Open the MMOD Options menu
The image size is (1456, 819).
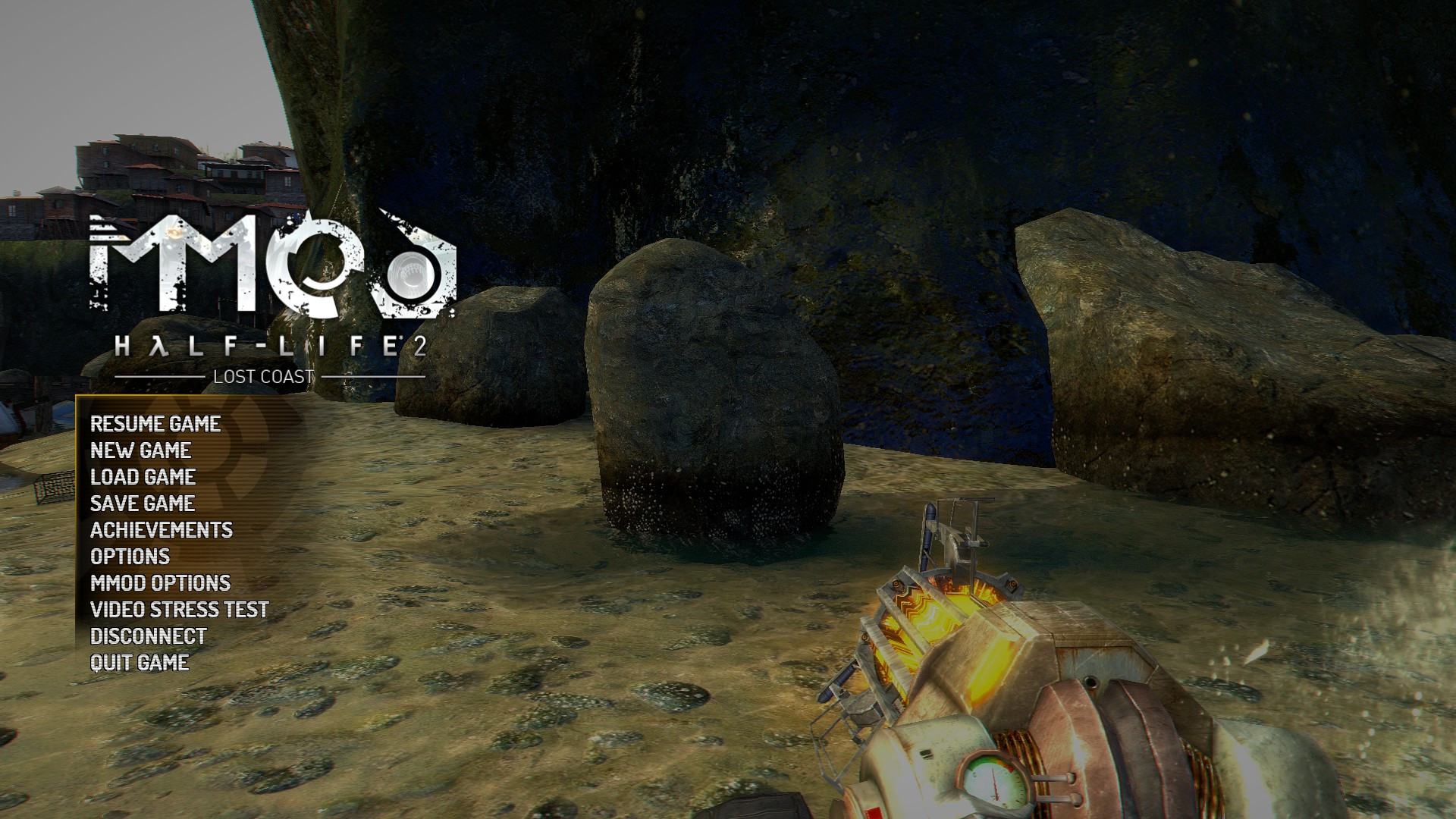click(160, 585)
